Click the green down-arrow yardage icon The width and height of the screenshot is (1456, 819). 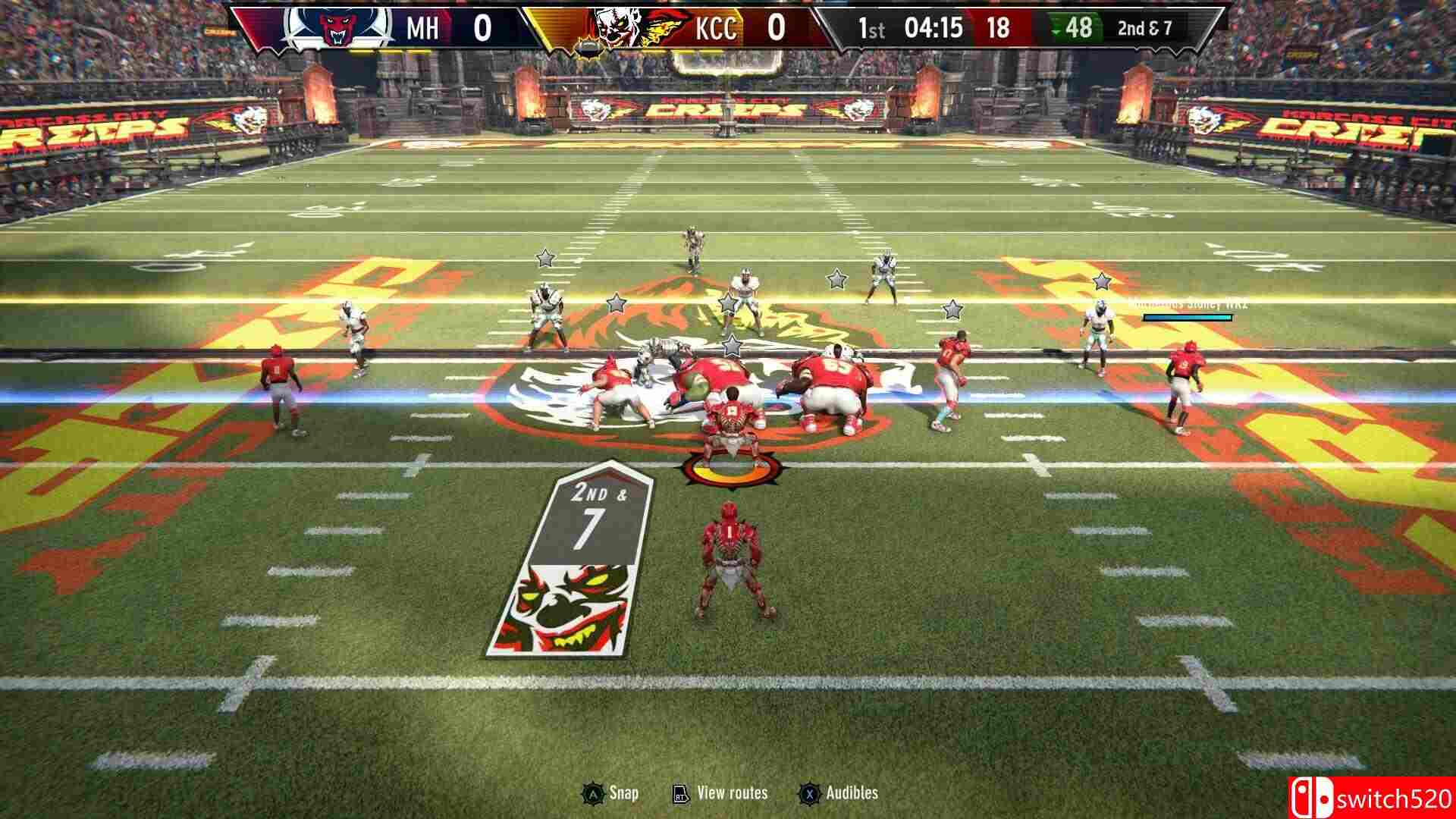1058,30
